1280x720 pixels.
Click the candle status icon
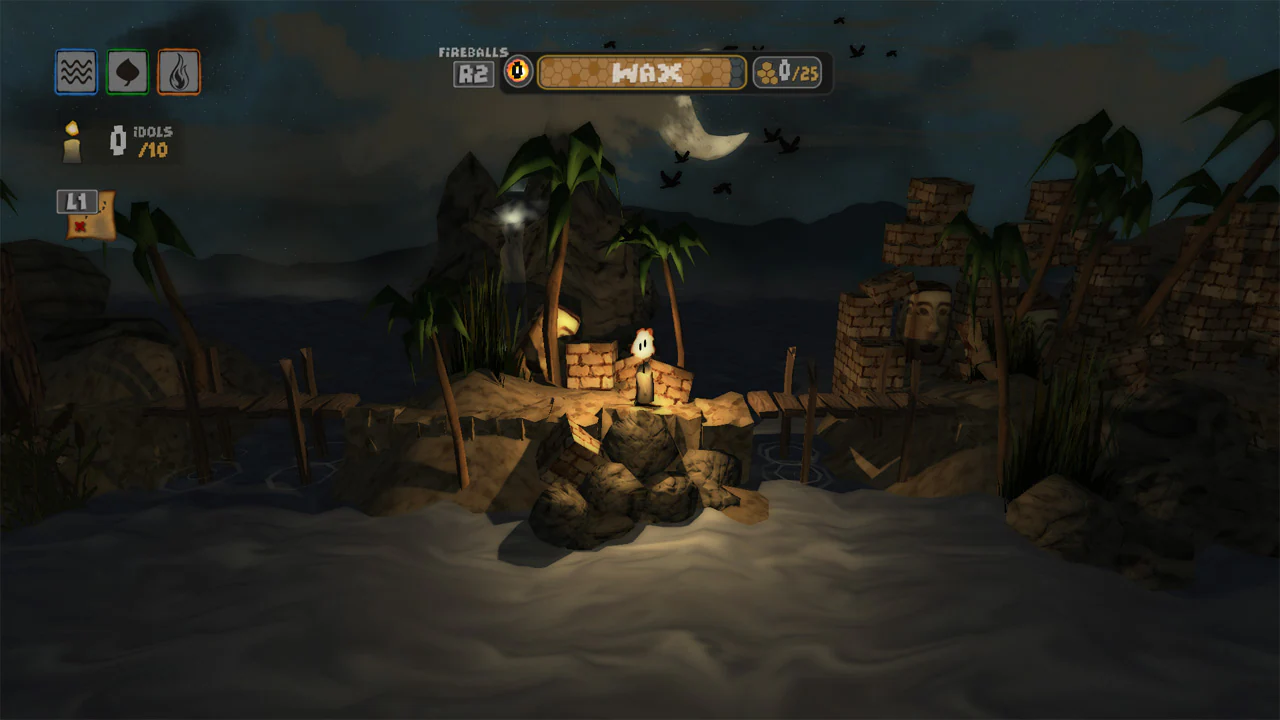point(70,140)
